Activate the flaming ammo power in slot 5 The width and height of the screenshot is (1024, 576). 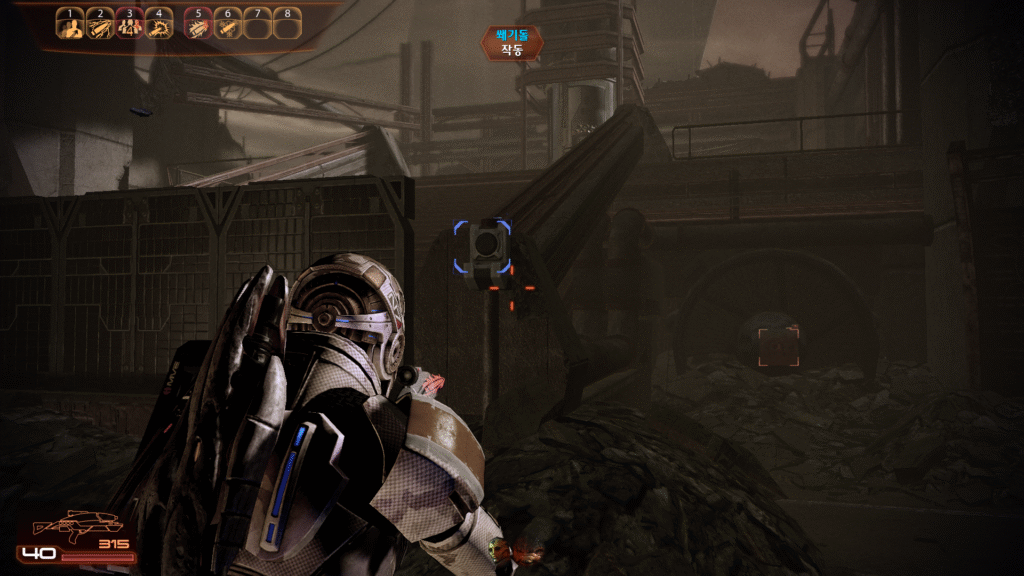pyautogui.click(x=198, y=27)
